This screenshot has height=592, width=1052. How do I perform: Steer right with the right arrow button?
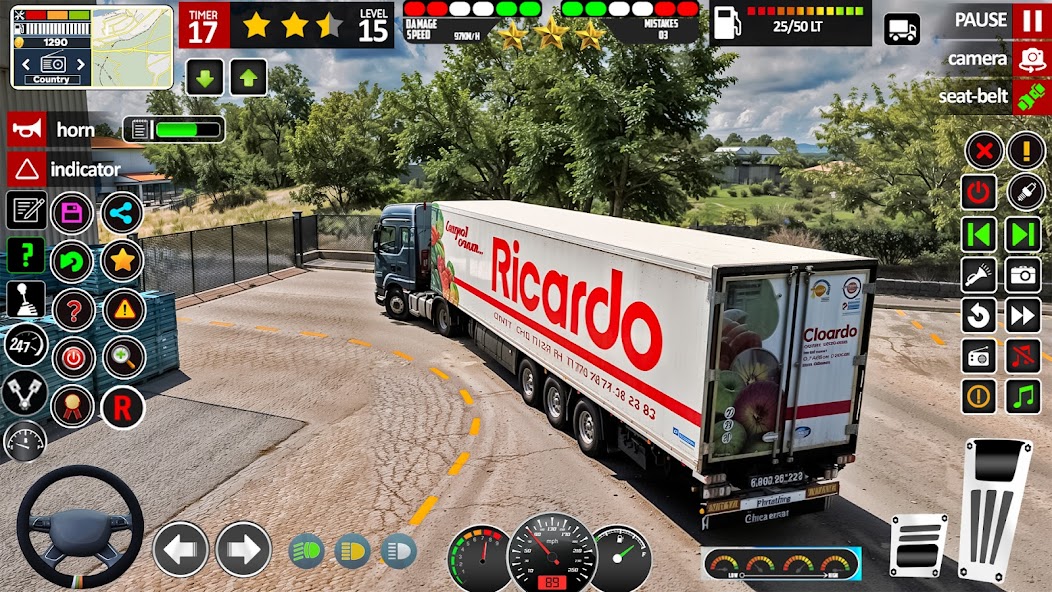(x=243, y=550)
